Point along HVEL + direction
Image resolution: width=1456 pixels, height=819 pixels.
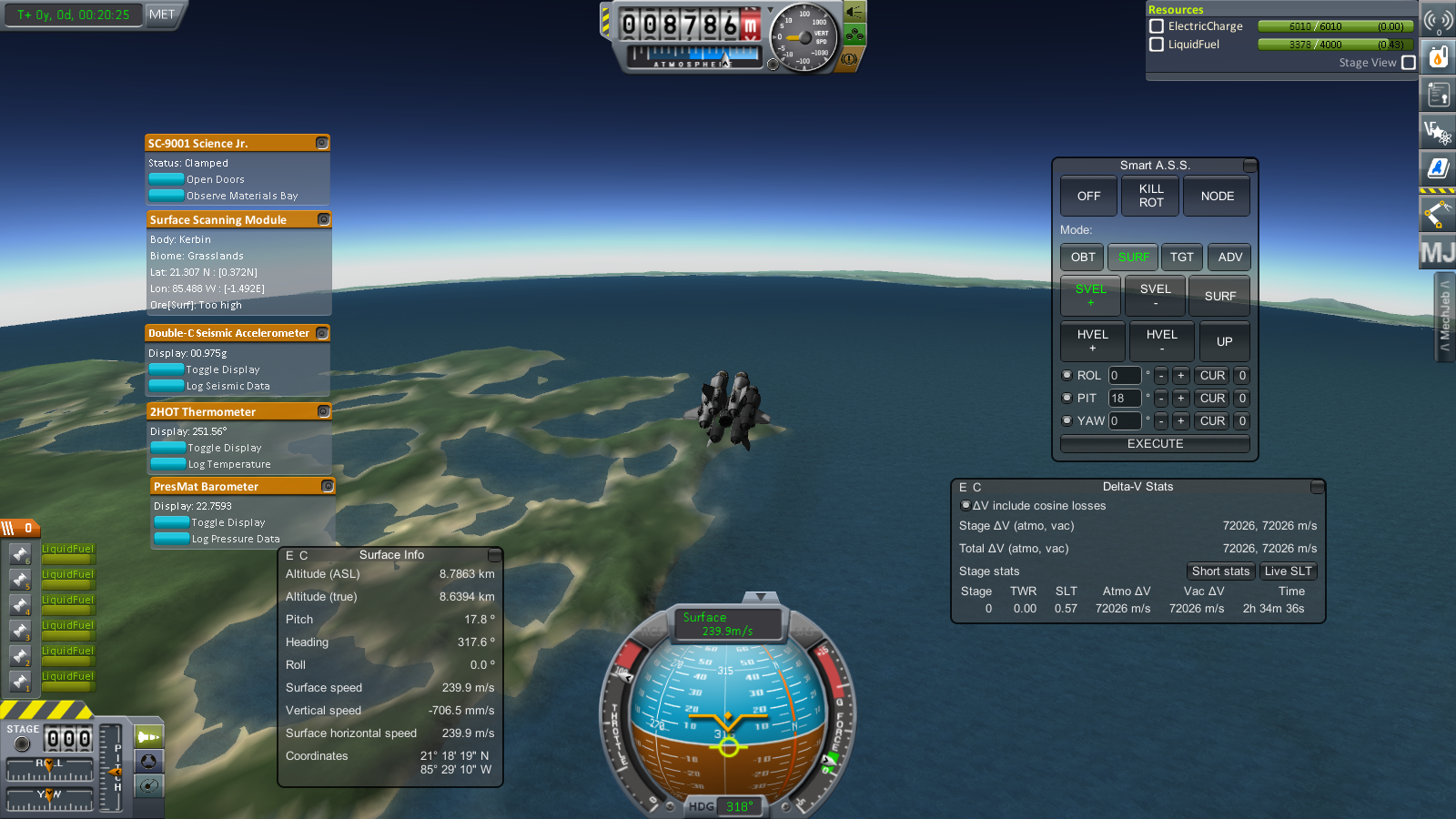(1092, 341)
